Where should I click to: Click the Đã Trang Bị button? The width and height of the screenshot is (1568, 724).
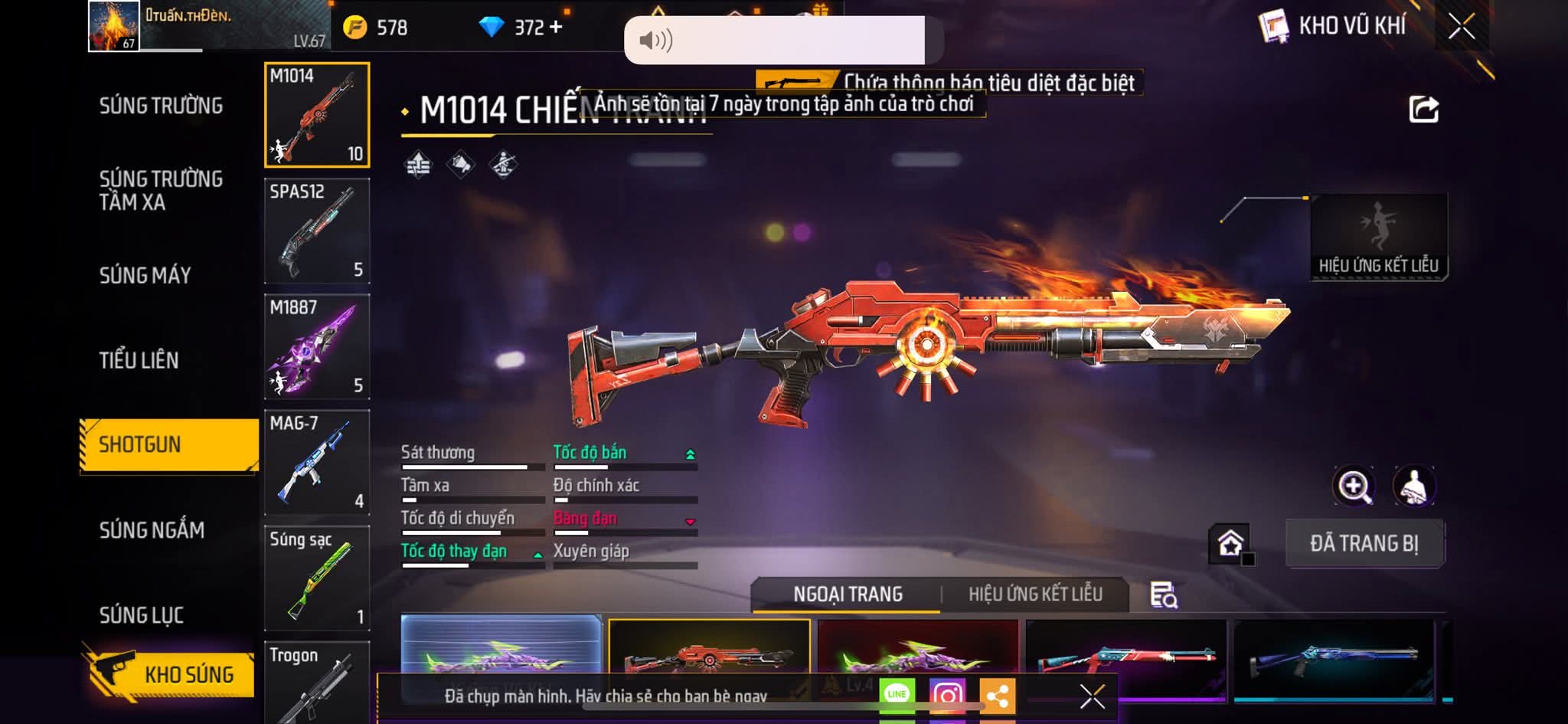(1364, 543)
